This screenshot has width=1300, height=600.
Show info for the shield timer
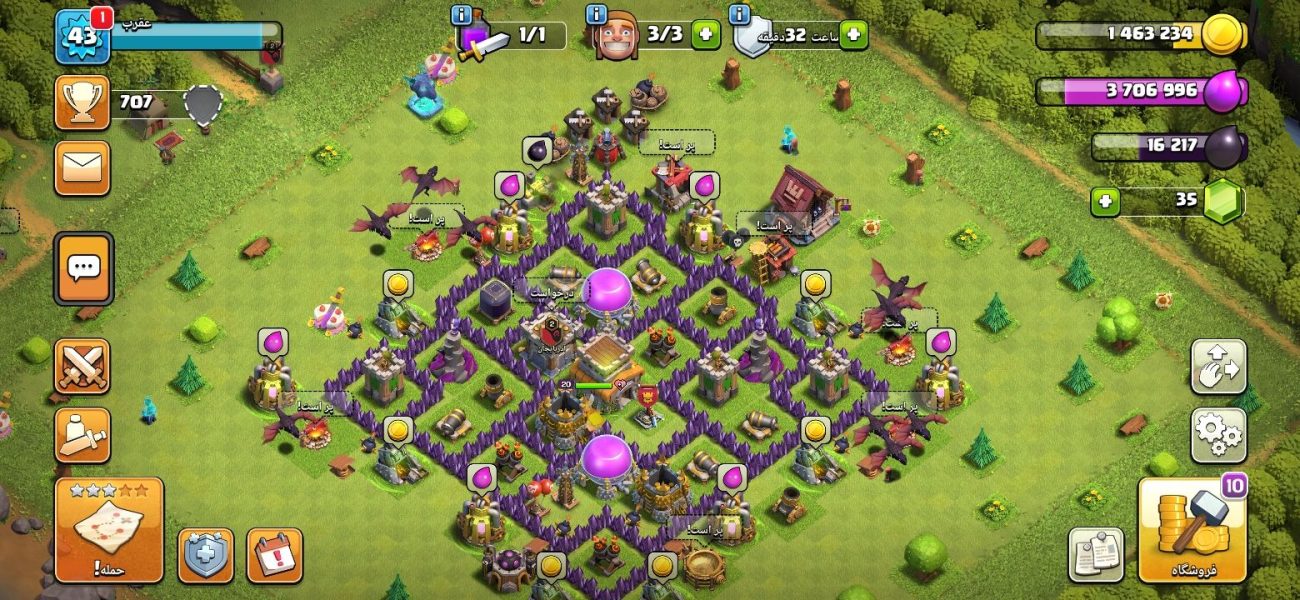pyautogui.click(x=740, y=14)
